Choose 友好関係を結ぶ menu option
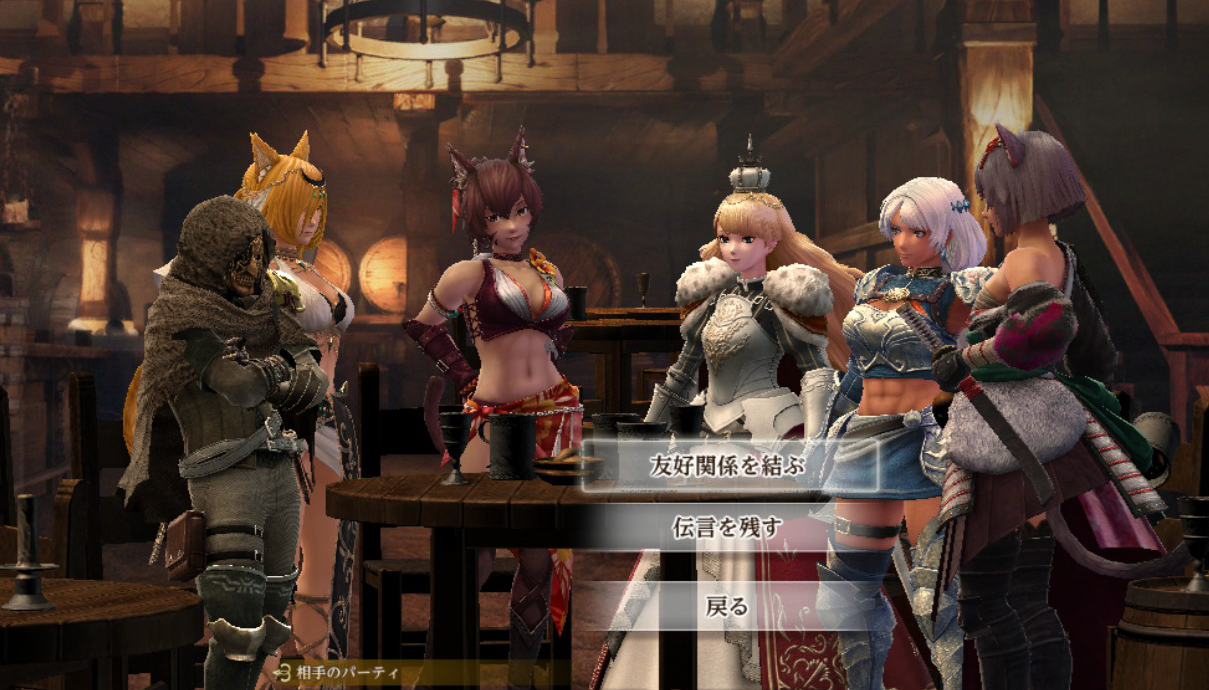The image size is (1209, 690). point(727,465)
